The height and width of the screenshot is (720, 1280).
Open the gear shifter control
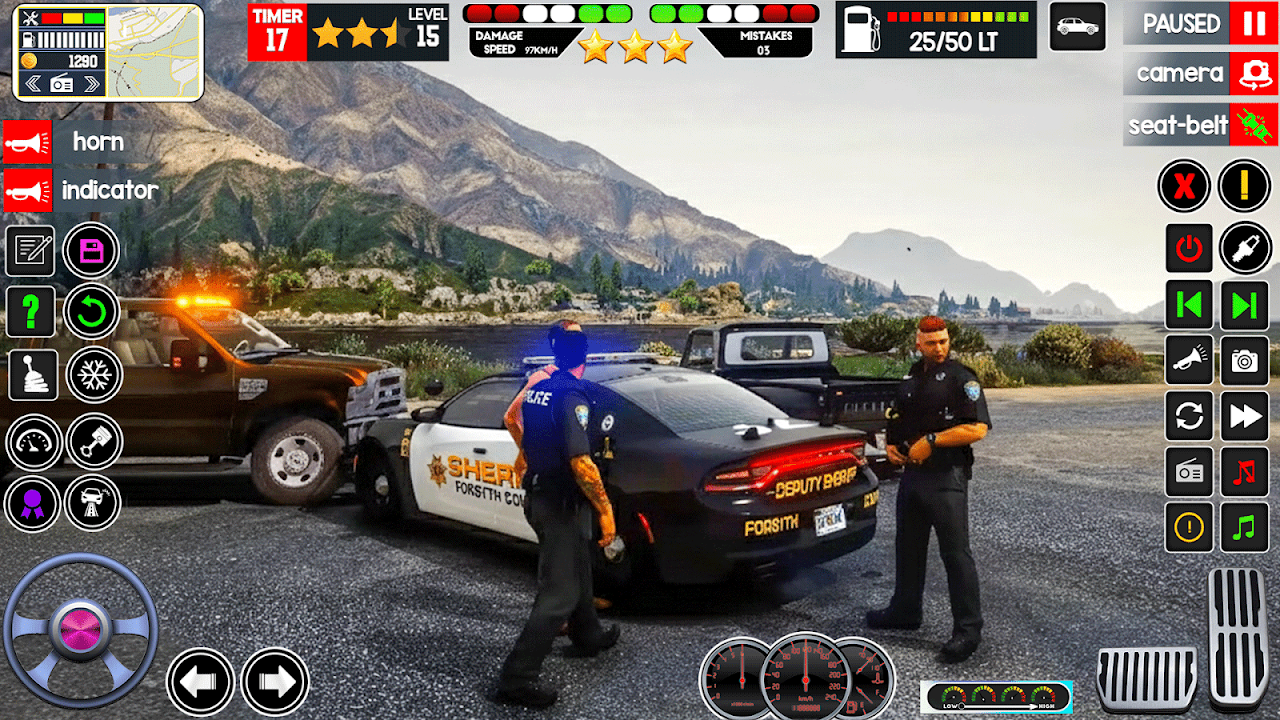(31, 375)
